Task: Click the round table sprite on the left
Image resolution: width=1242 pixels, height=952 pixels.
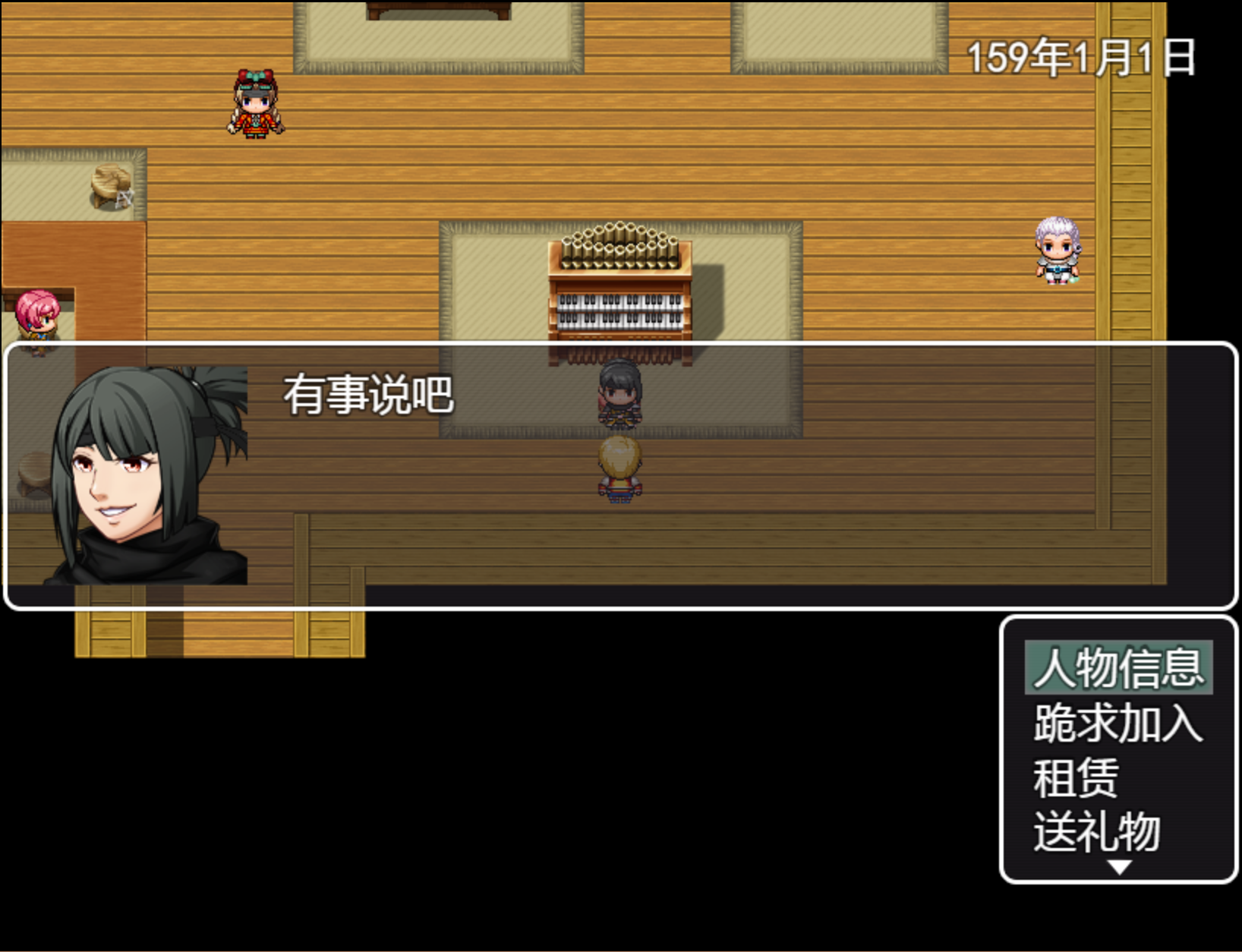Action: (x=111, y=186)
